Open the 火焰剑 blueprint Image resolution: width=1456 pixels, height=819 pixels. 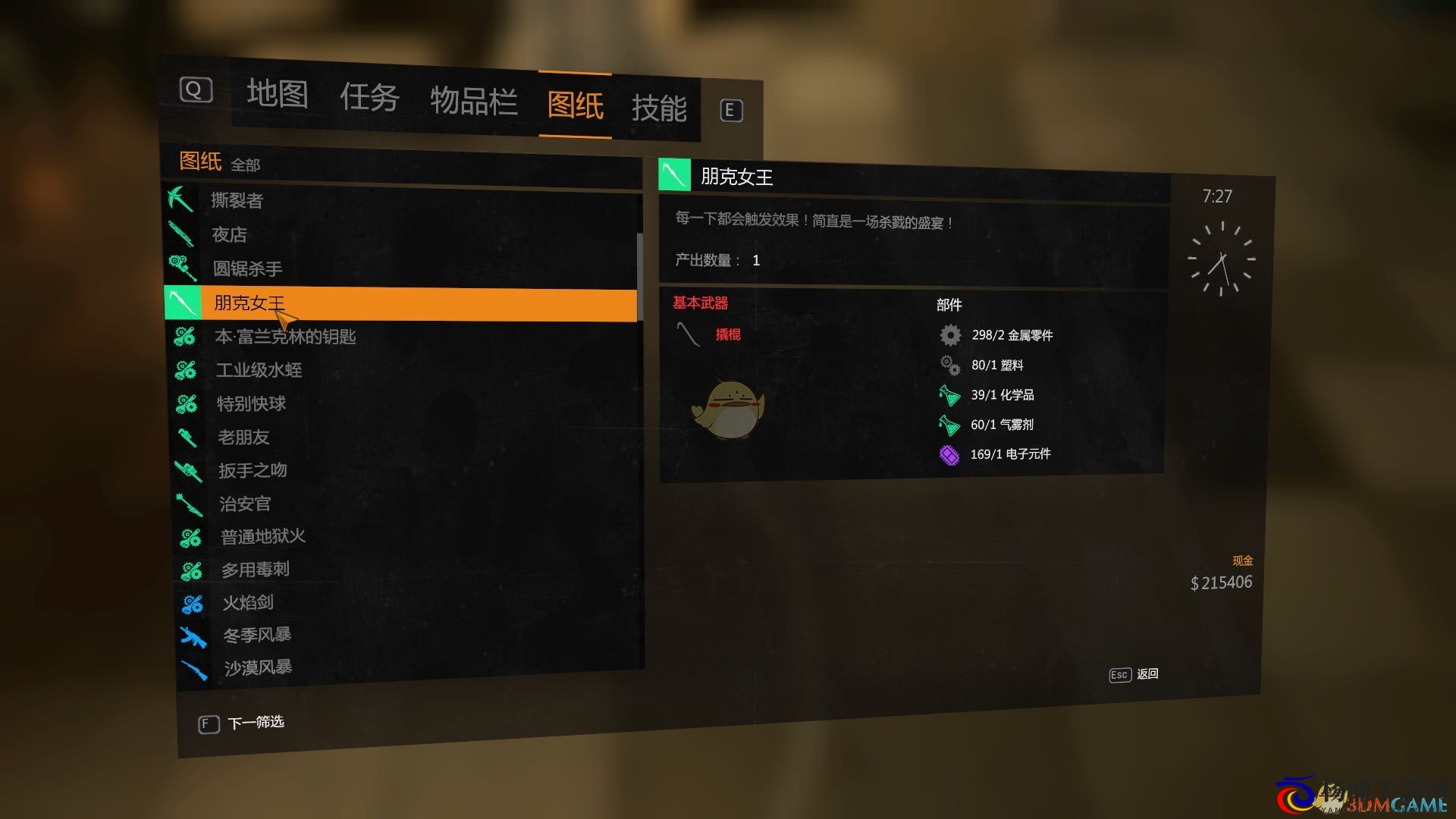[249, 603]
